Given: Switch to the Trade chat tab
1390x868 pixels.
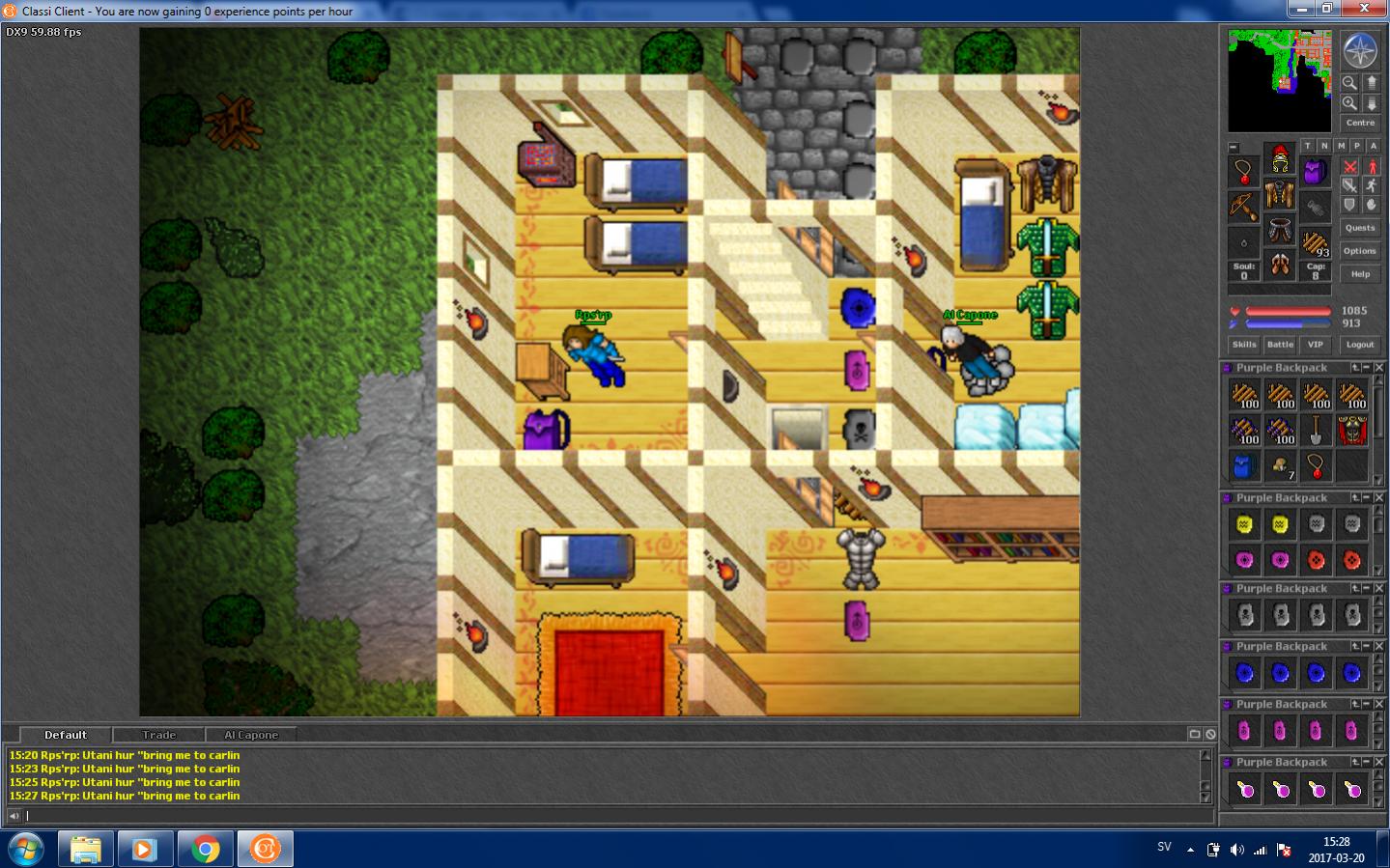Looking at the screenshot, I should coord(159,735).
